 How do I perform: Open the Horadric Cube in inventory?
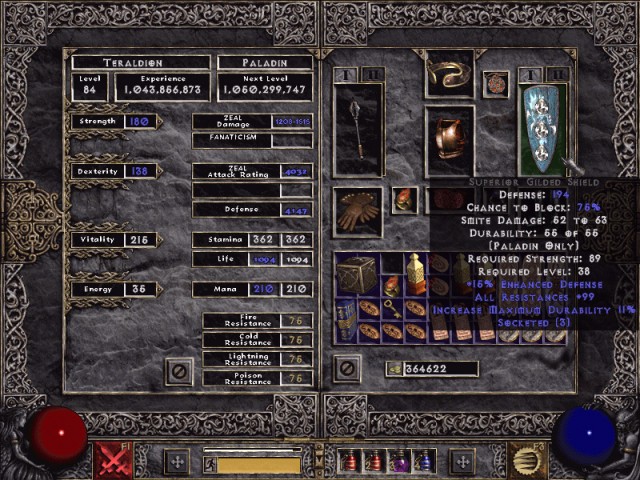pos(356,274)
